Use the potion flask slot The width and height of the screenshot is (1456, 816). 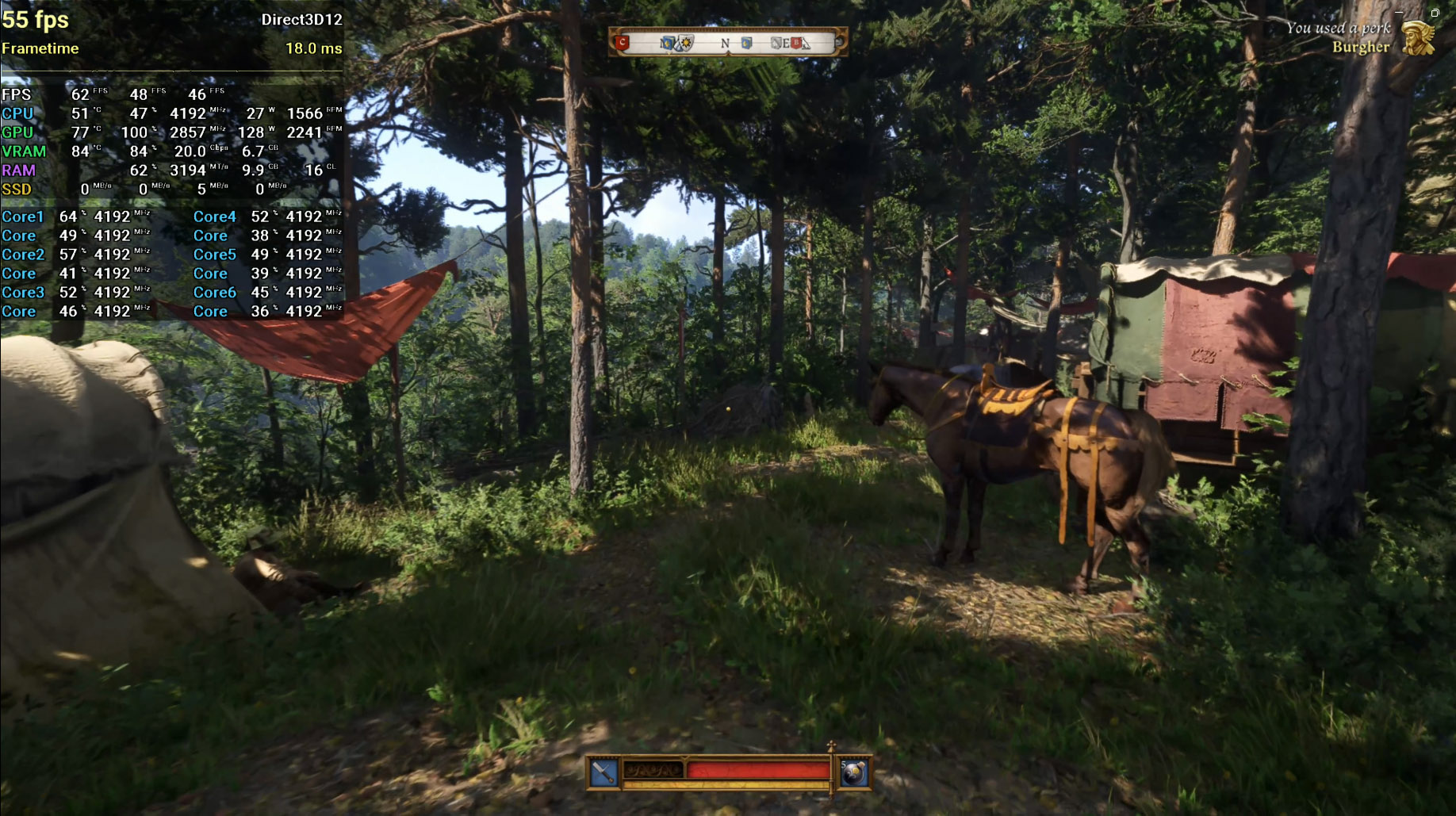coord(853,773)
